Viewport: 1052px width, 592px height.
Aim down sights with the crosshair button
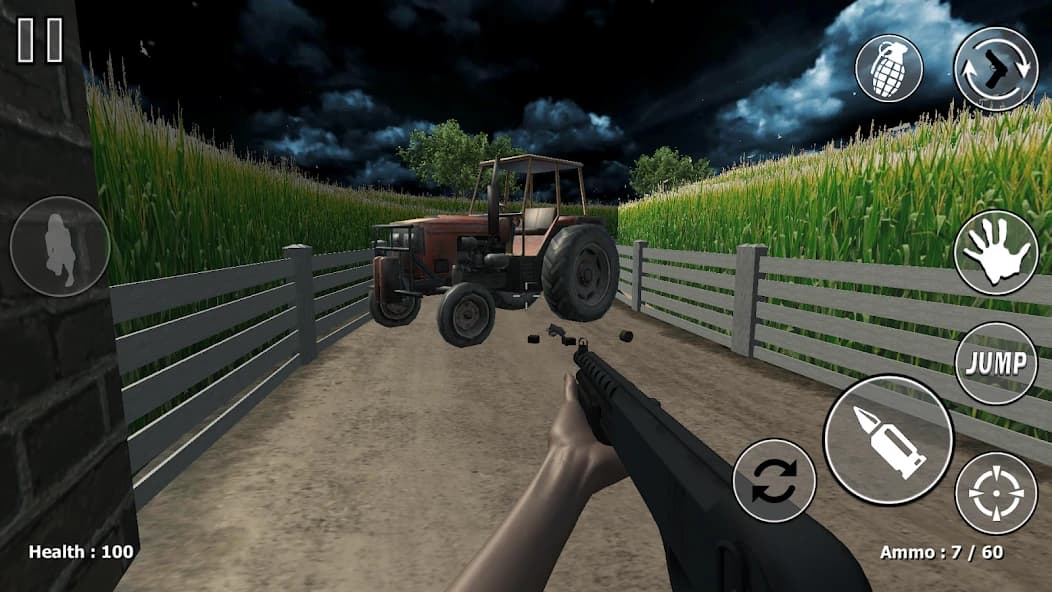pos(995,493)
